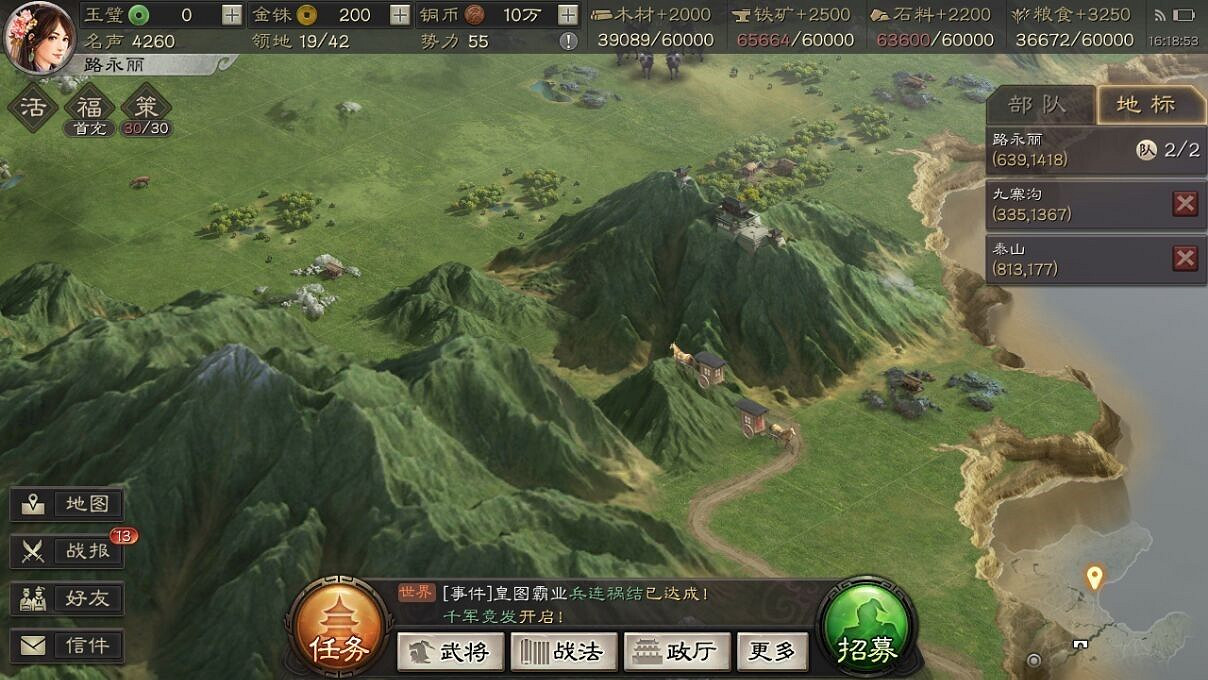Jump to the 路永丽 location entry
Screen dimensions: 1208x680
(x=1060, y=150)
